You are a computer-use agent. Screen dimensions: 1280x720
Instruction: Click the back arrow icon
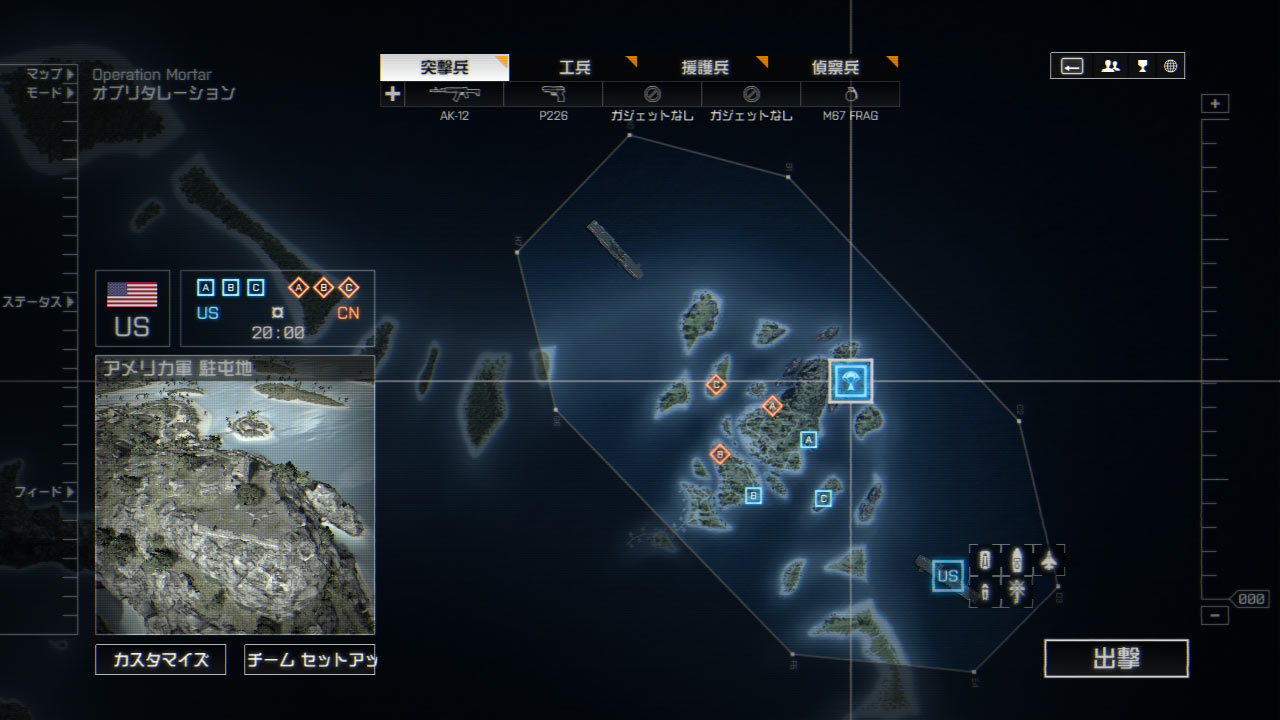pyautogui.click(x=1072, y=66)
